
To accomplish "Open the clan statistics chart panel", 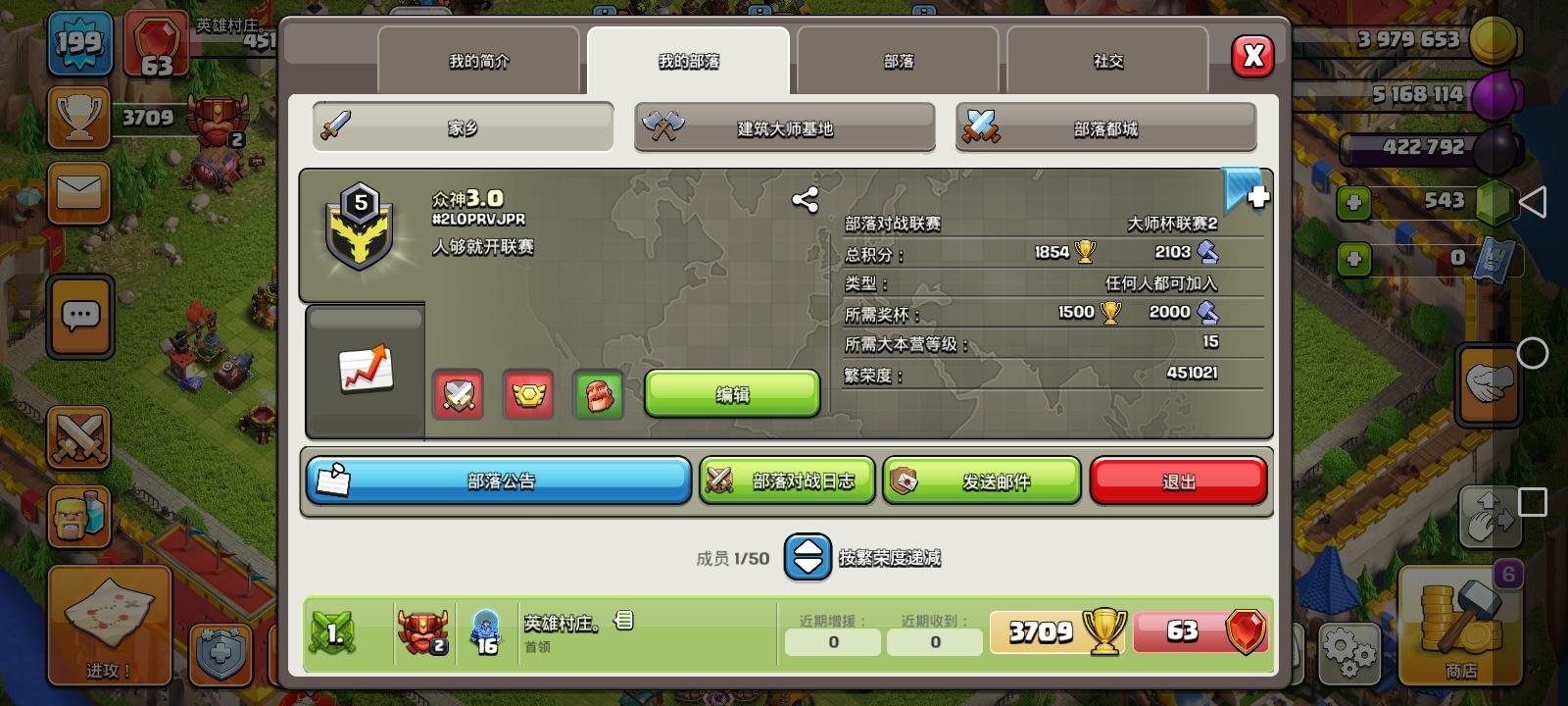I will pyautogui.click(x=364, y=371).
